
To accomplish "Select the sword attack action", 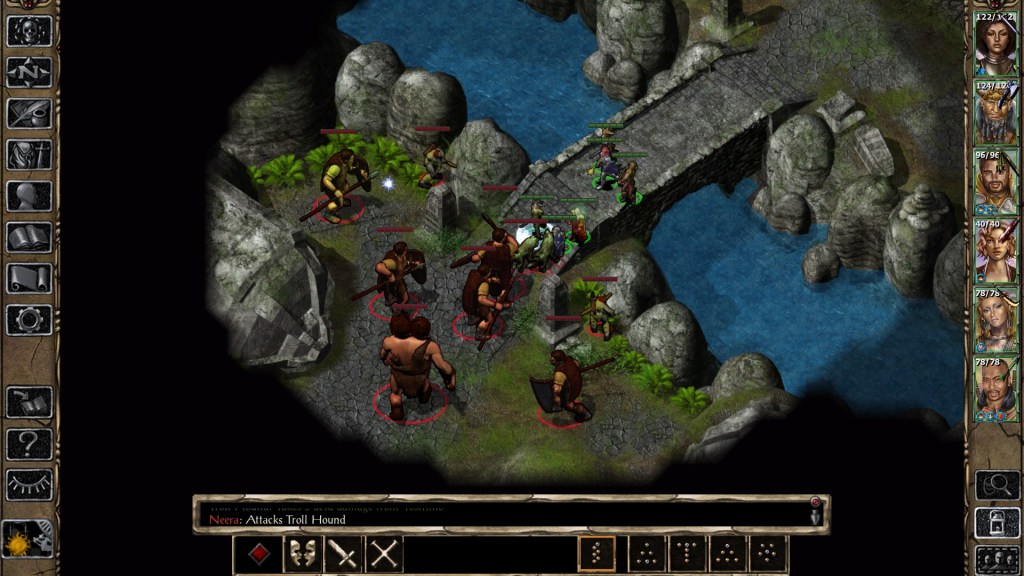I will point(343,554).
